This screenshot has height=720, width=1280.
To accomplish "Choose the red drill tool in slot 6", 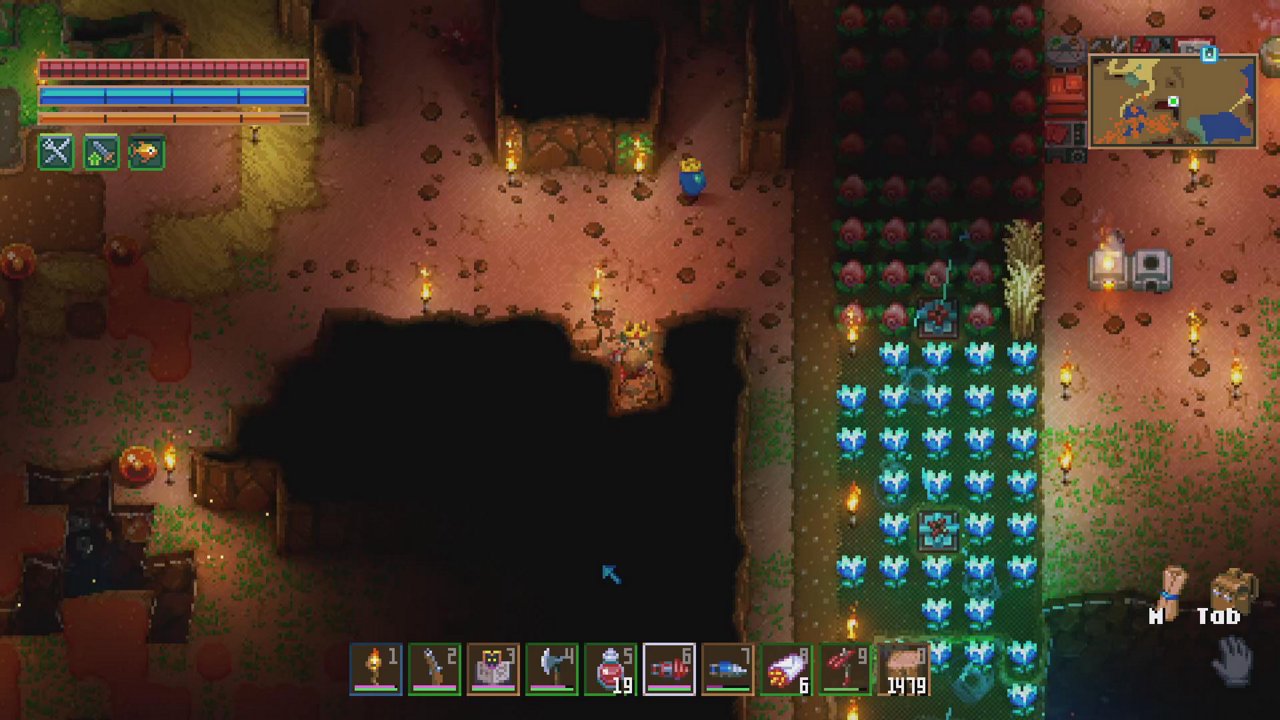I will 669,668.
